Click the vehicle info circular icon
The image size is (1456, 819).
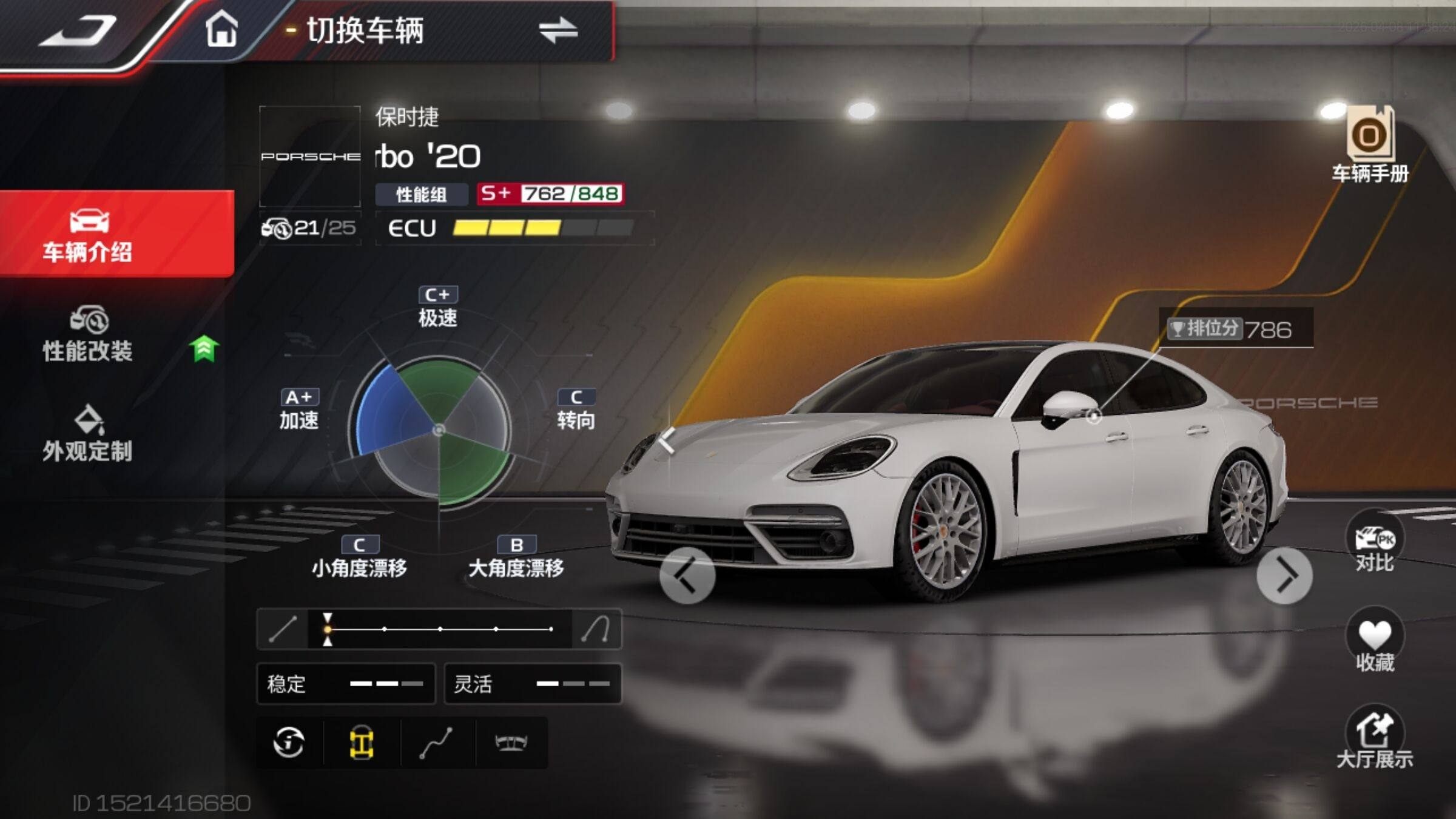289,743
